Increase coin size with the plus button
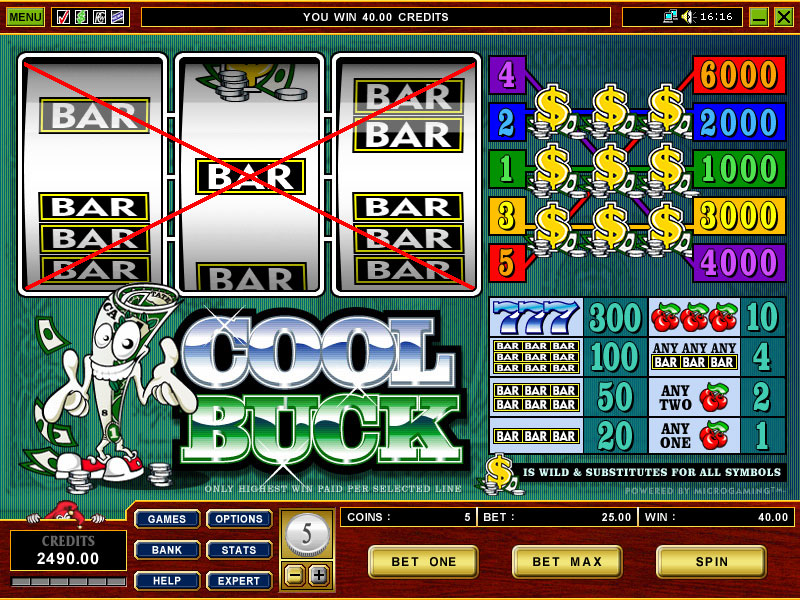Viewport: 800px width, 600px height. pos(318,575)
